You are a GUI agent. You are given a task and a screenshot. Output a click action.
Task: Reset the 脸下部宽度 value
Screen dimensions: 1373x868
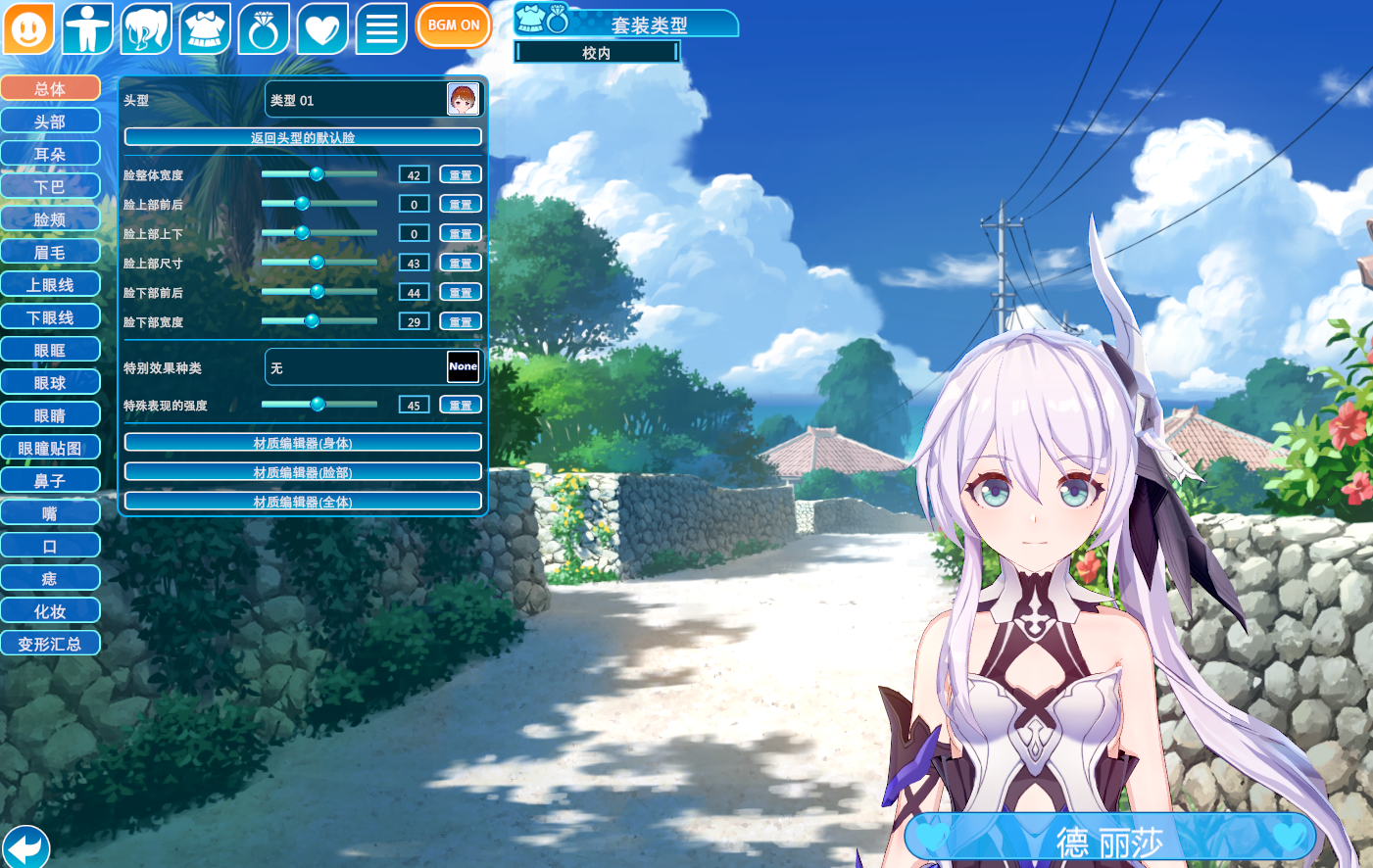(461, 321)
